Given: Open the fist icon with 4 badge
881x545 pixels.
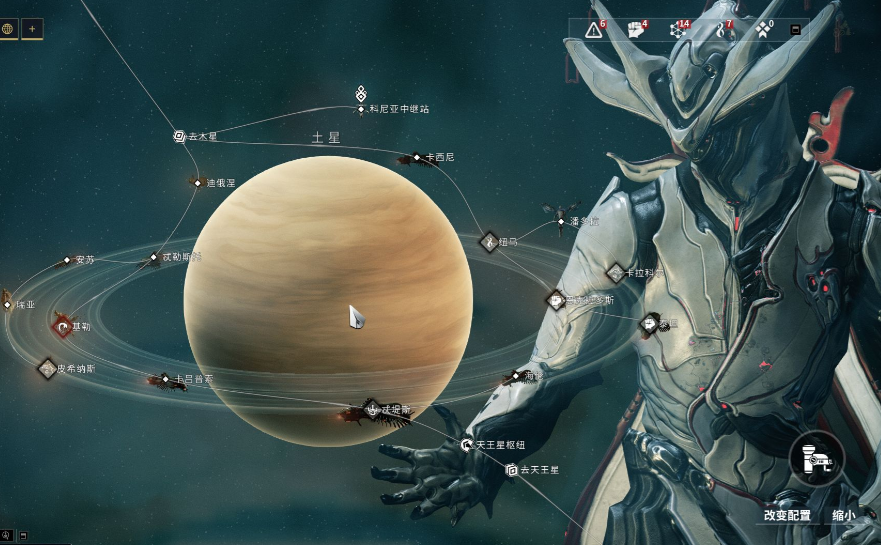Looking at the screenshot, I should point(636,30).
